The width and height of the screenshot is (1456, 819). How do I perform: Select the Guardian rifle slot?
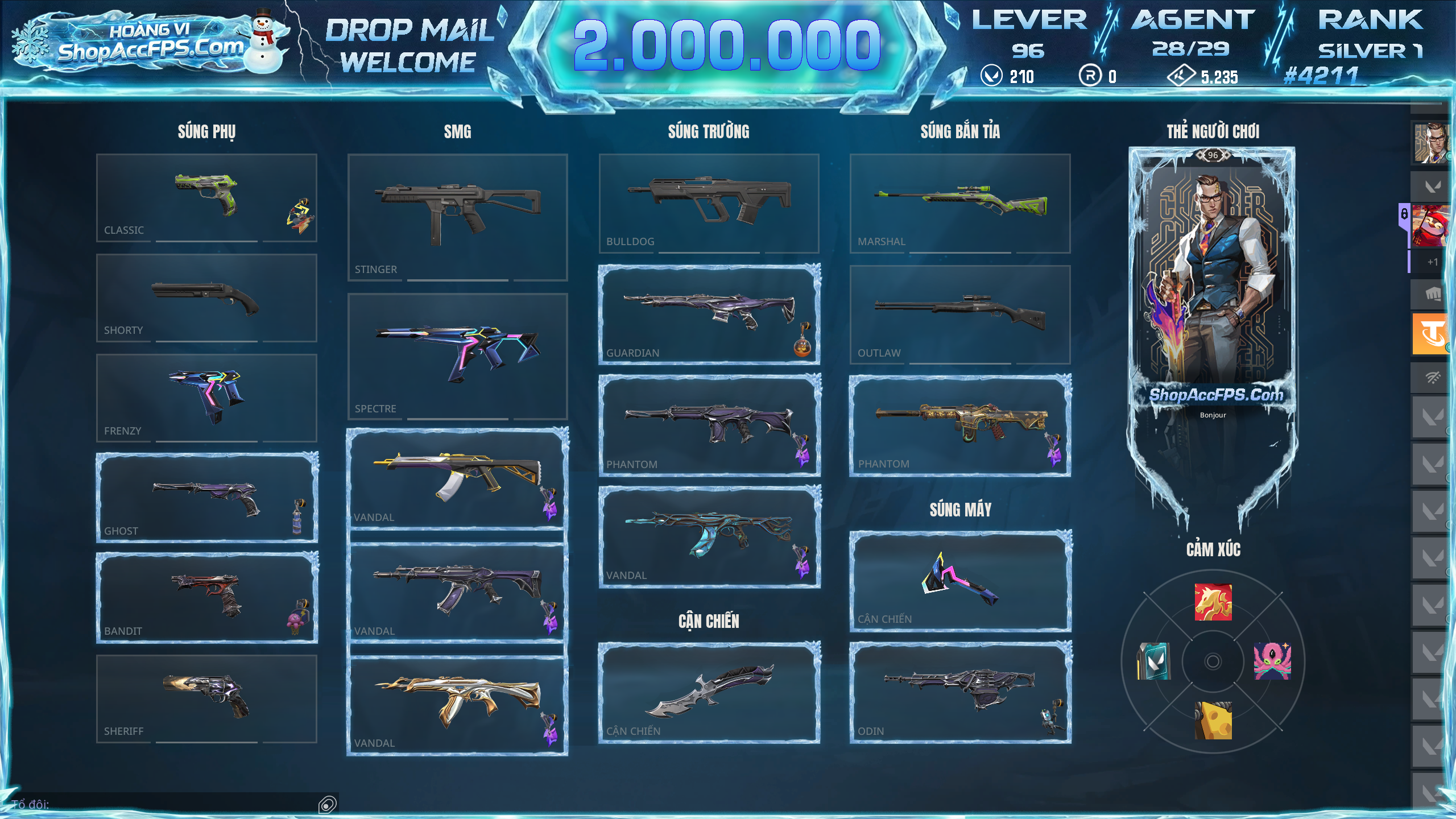pyautogui.click(x=709, y=315)
